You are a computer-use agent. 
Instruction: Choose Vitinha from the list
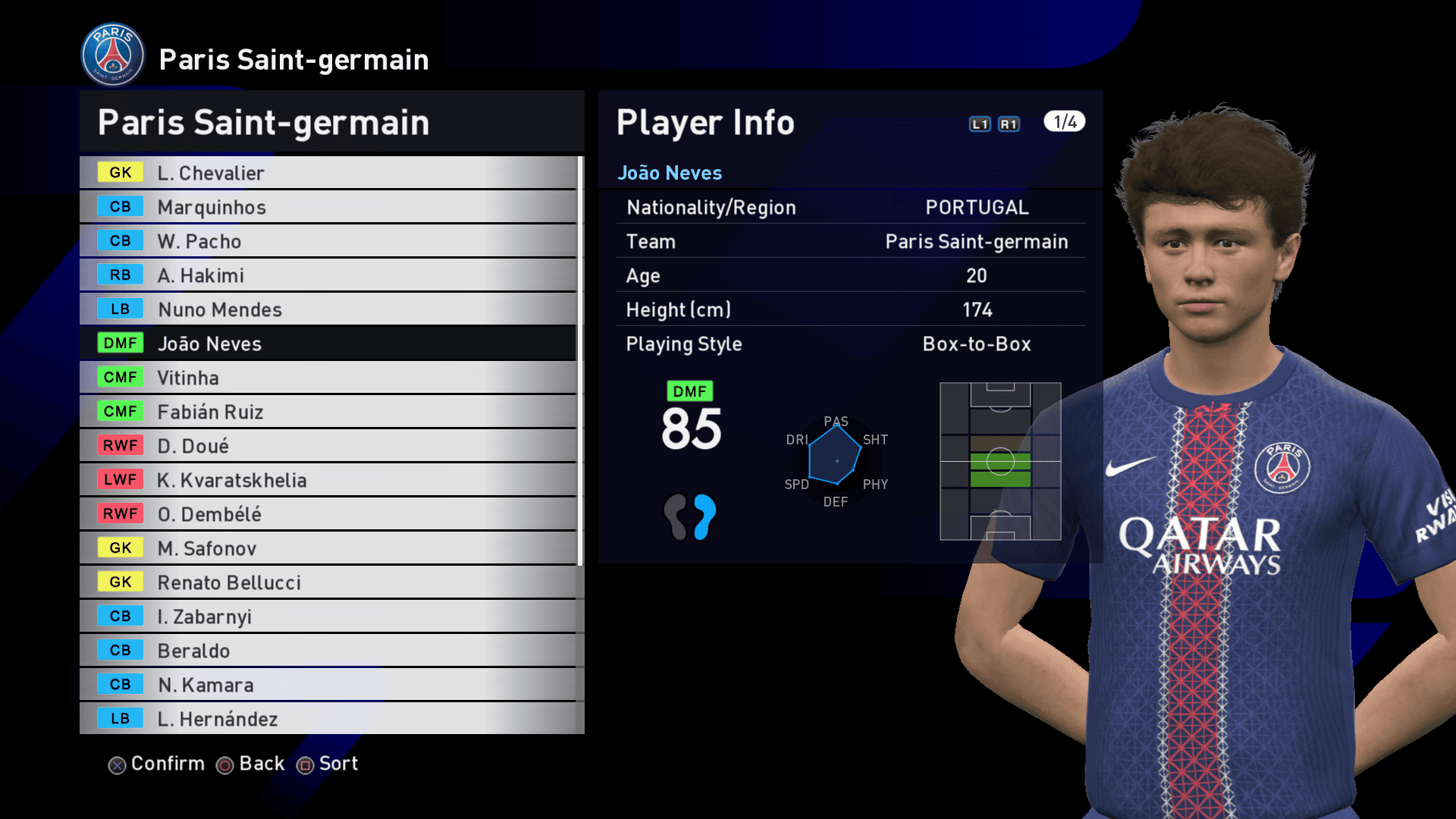click(x=328, y=378)
